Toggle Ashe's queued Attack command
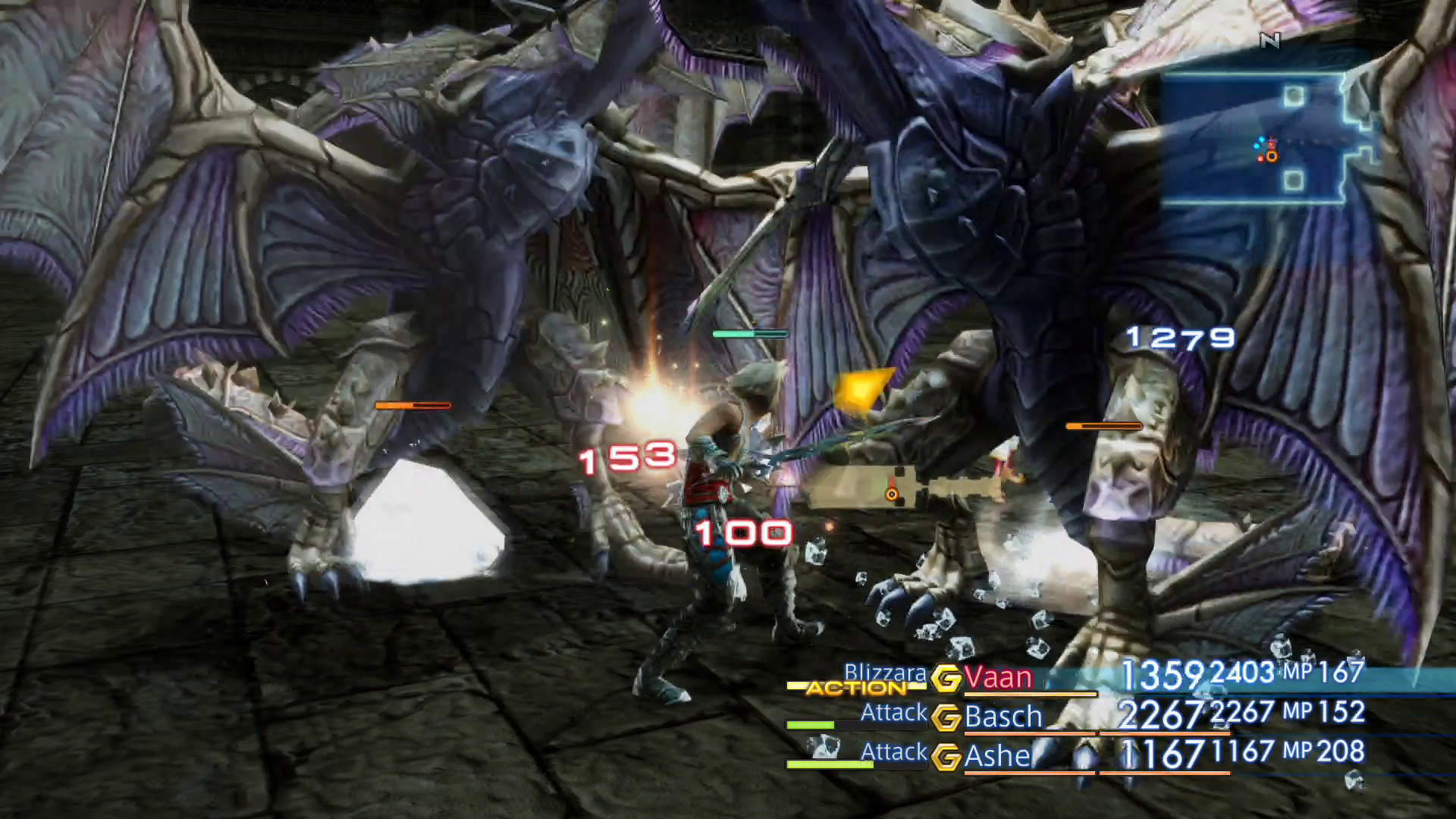The height and width of the screenshot is (819, 1456). pos(893,752)
